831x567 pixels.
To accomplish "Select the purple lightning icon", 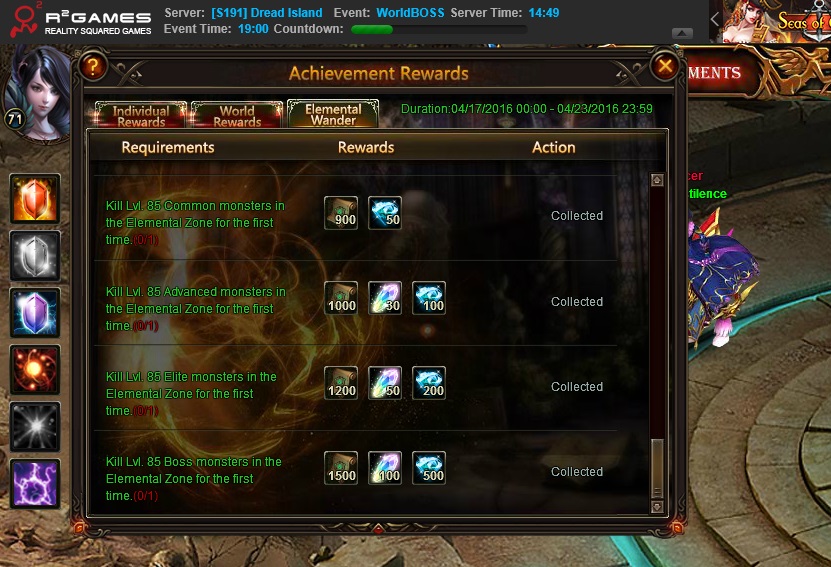I will 35,483.
